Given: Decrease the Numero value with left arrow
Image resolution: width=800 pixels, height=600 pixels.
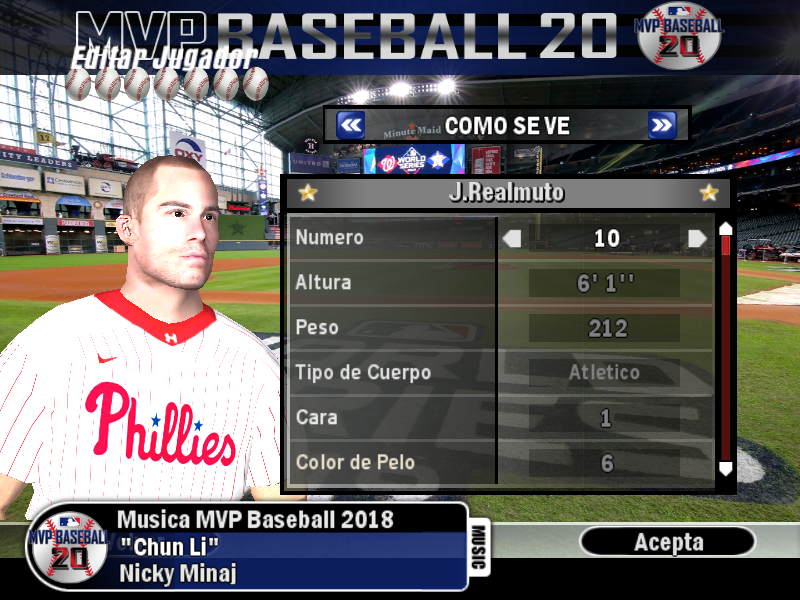Looking at the screenshot, I should click(512, 238).
